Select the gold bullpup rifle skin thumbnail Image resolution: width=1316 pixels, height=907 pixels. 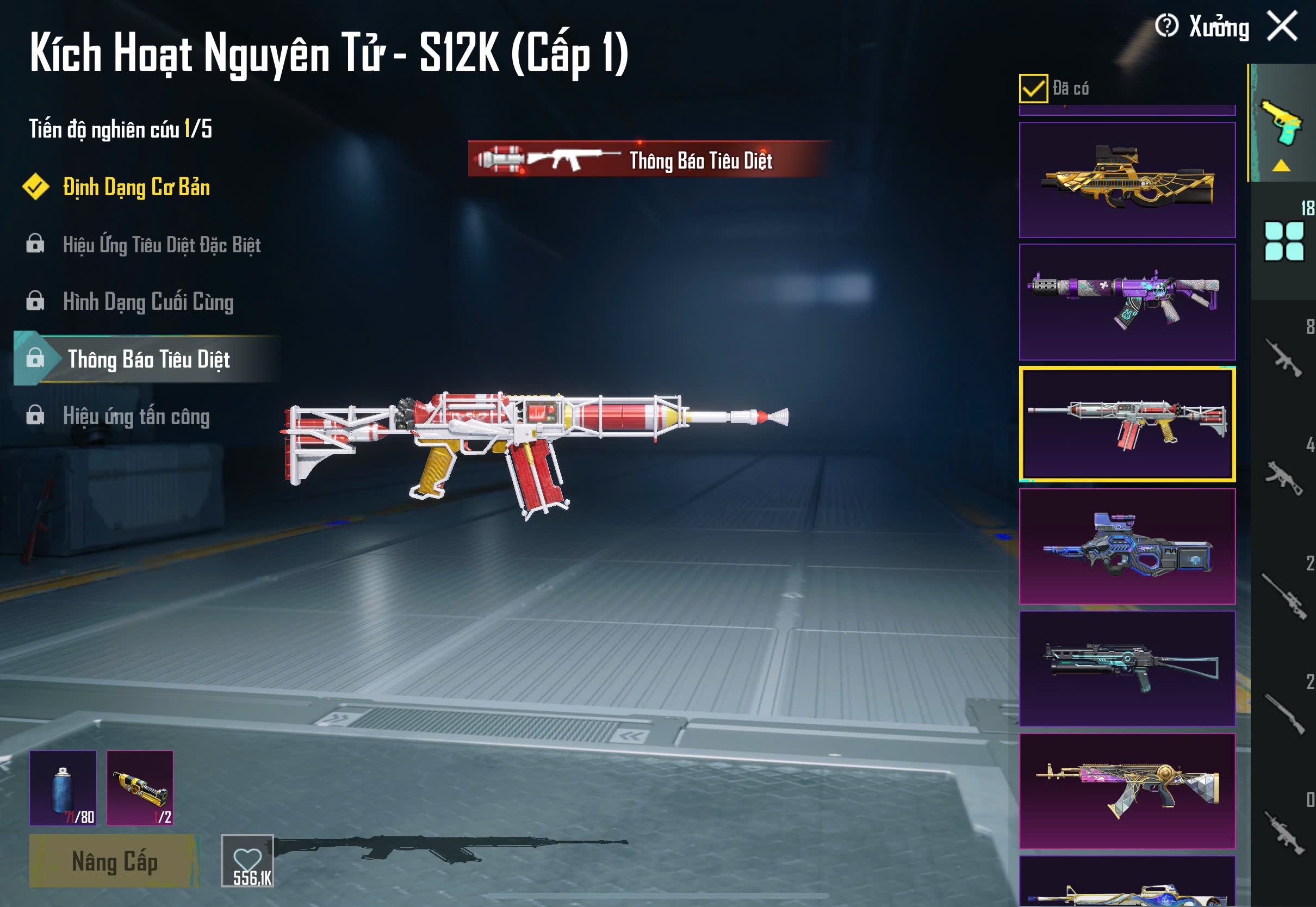1127,179
